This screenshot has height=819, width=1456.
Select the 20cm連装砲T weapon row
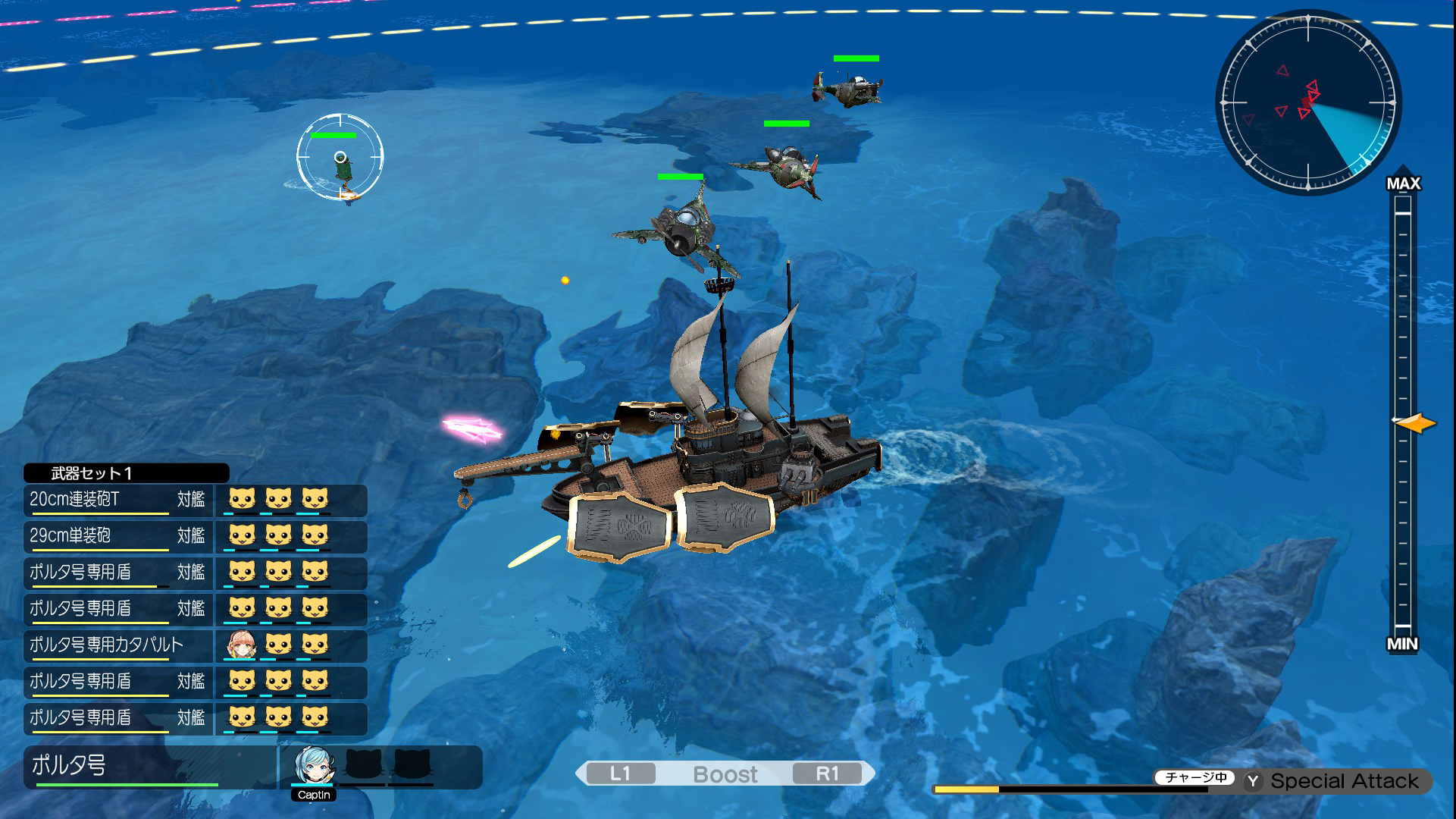click(x=117, y=500)
